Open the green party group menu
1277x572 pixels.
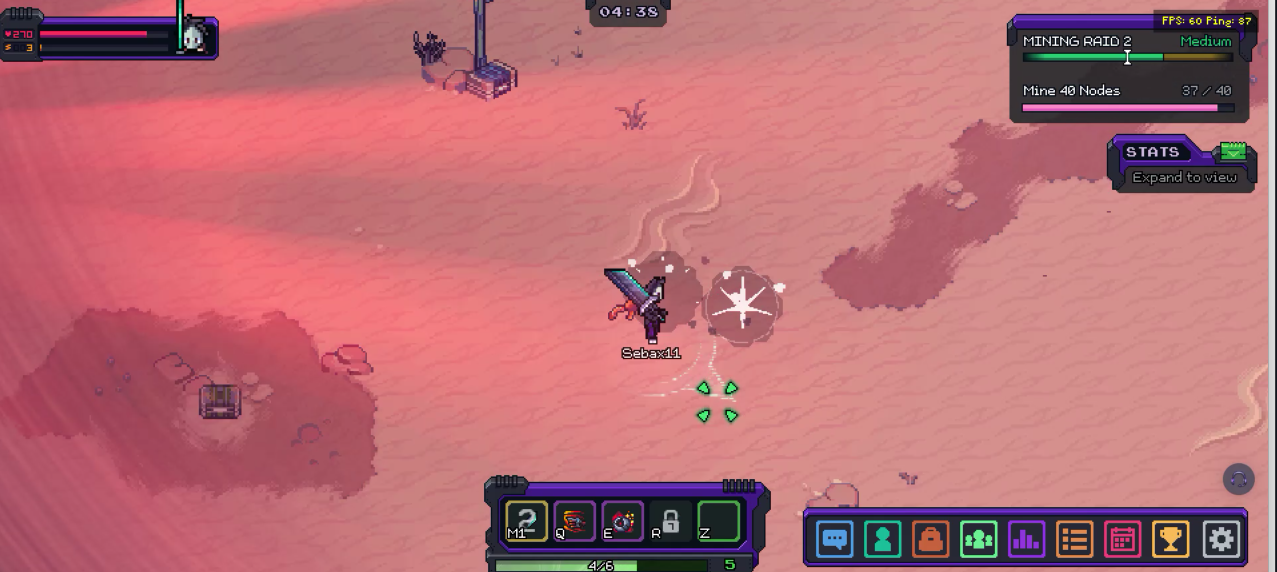coord(978,540)
